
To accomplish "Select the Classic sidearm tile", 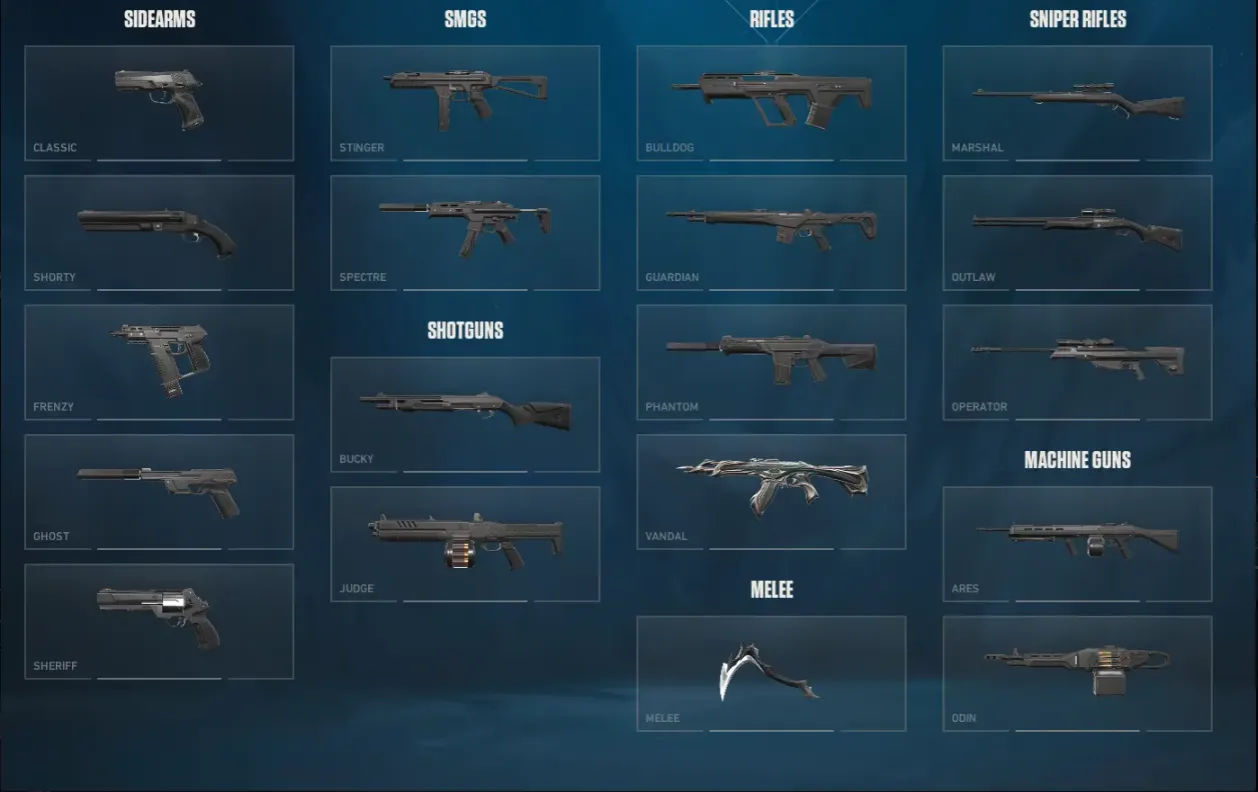I will coord(159,103).
